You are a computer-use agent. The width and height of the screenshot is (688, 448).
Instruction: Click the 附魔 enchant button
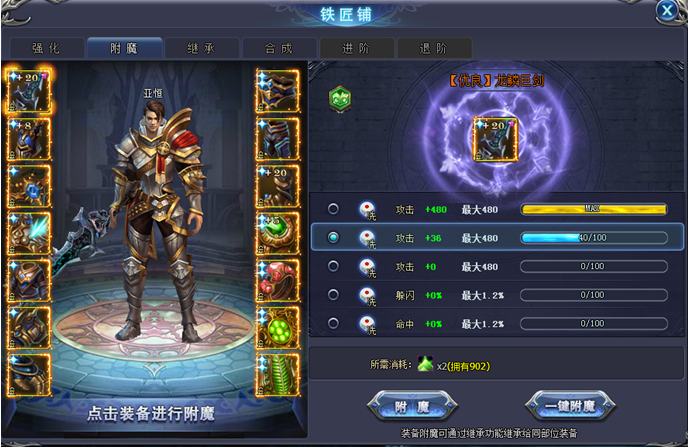pyautogui.click(x=412, y=406)
